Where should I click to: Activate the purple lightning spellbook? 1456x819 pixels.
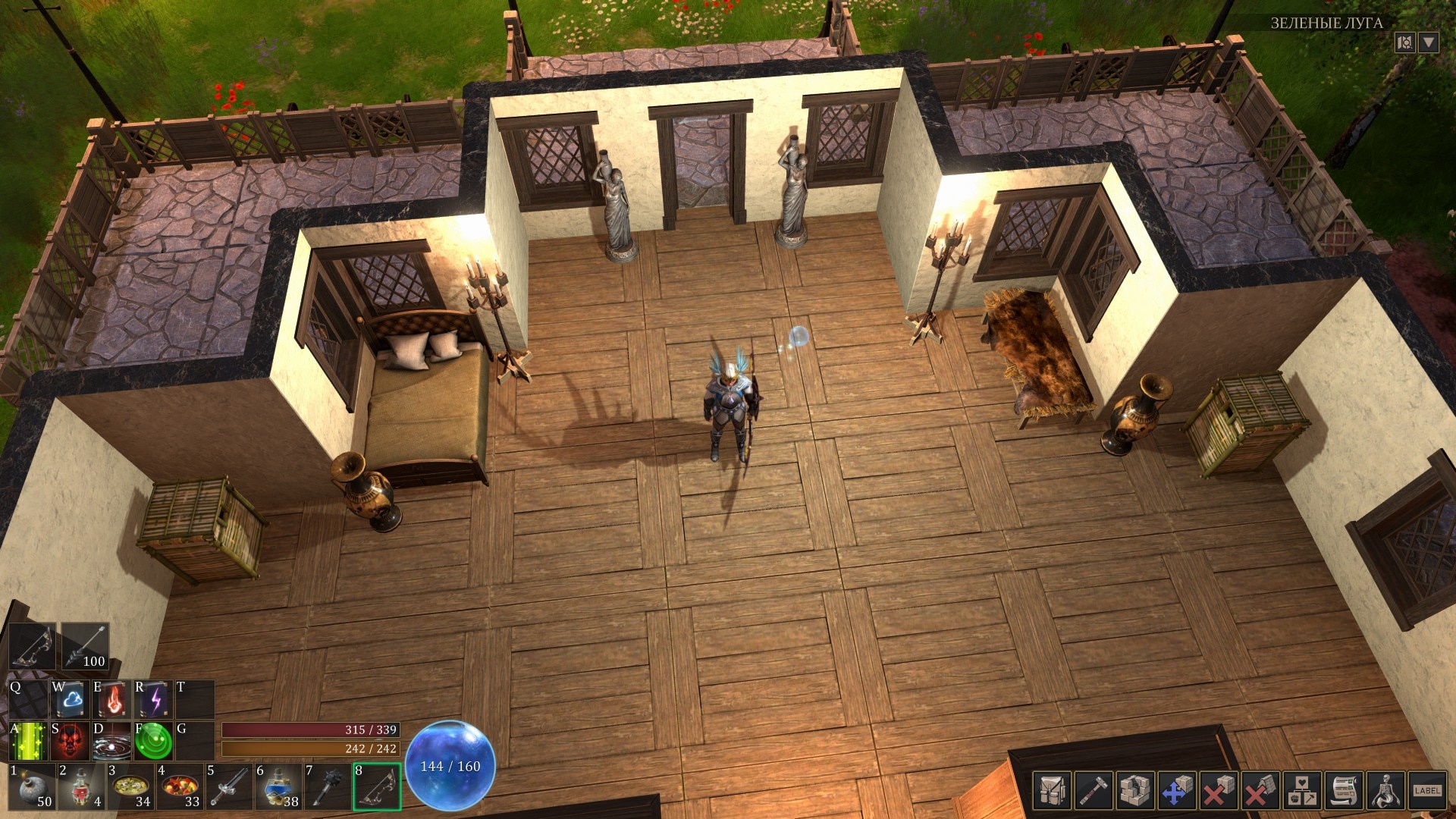coord(155,700)
